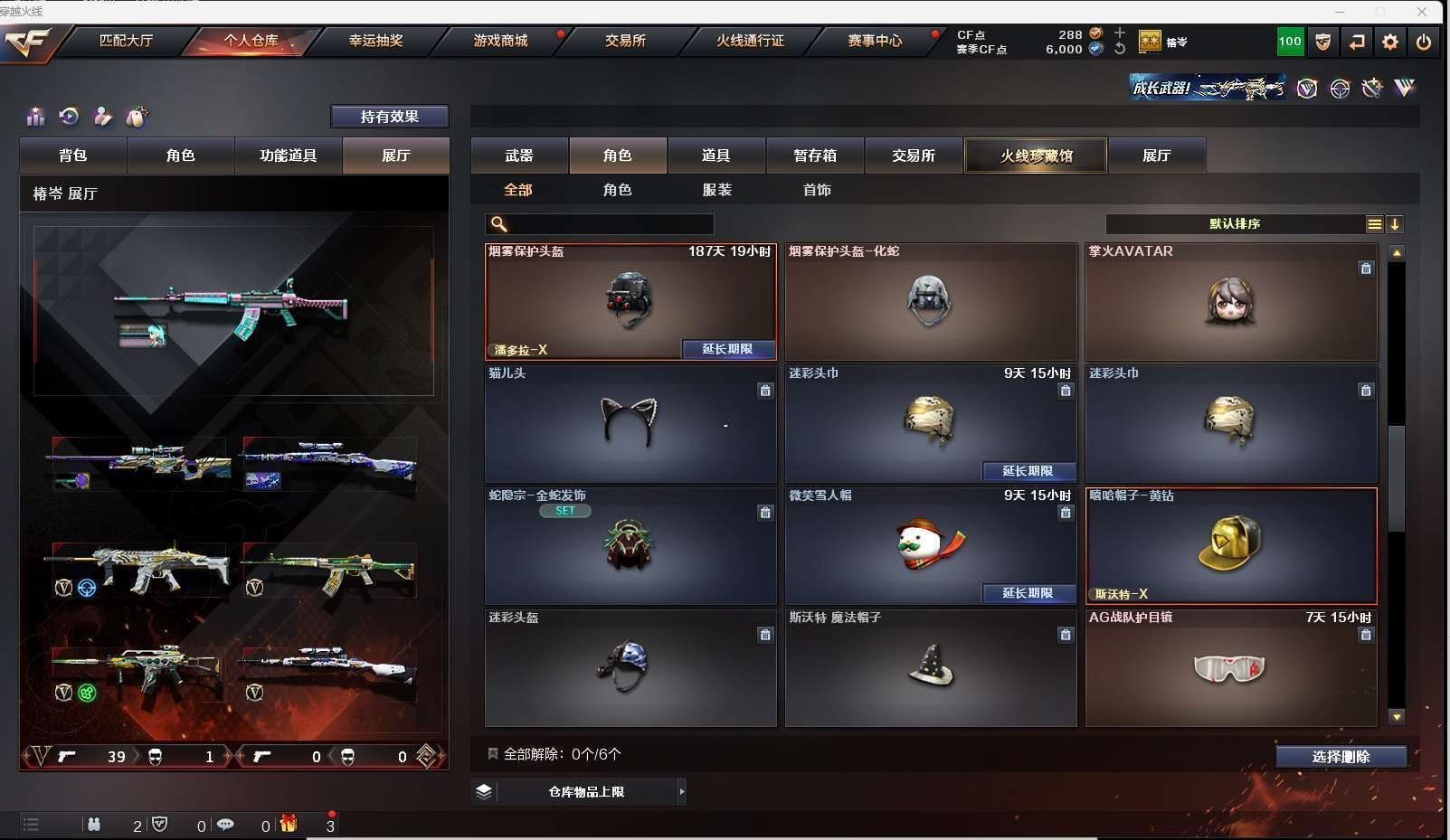Open the 匹配大厅 lobby menu
Image resolution: width=1450 pixels, height=840 pixels.
pos(126,41)
